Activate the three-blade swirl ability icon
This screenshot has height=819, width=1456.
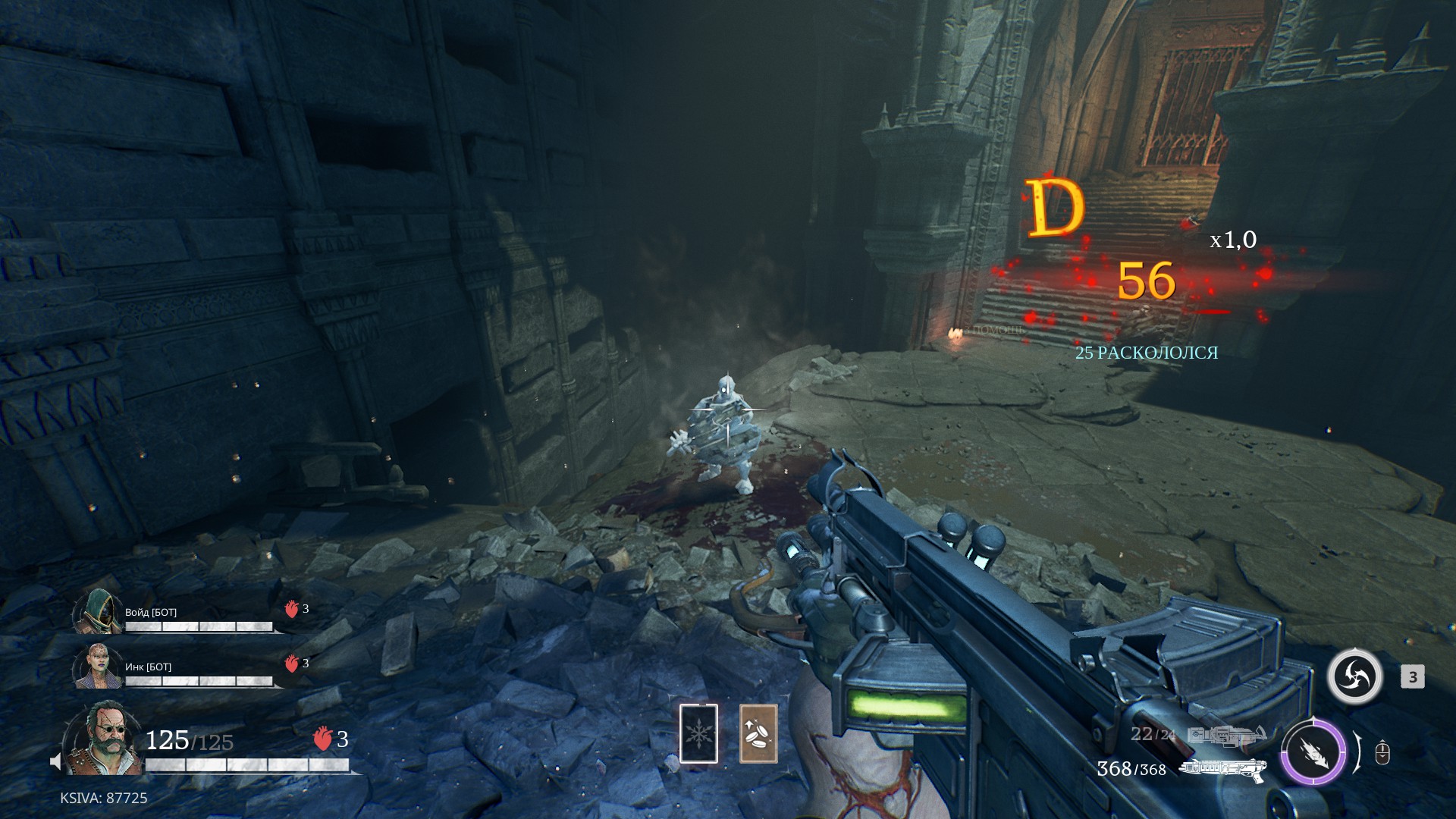pos(1354,677)
